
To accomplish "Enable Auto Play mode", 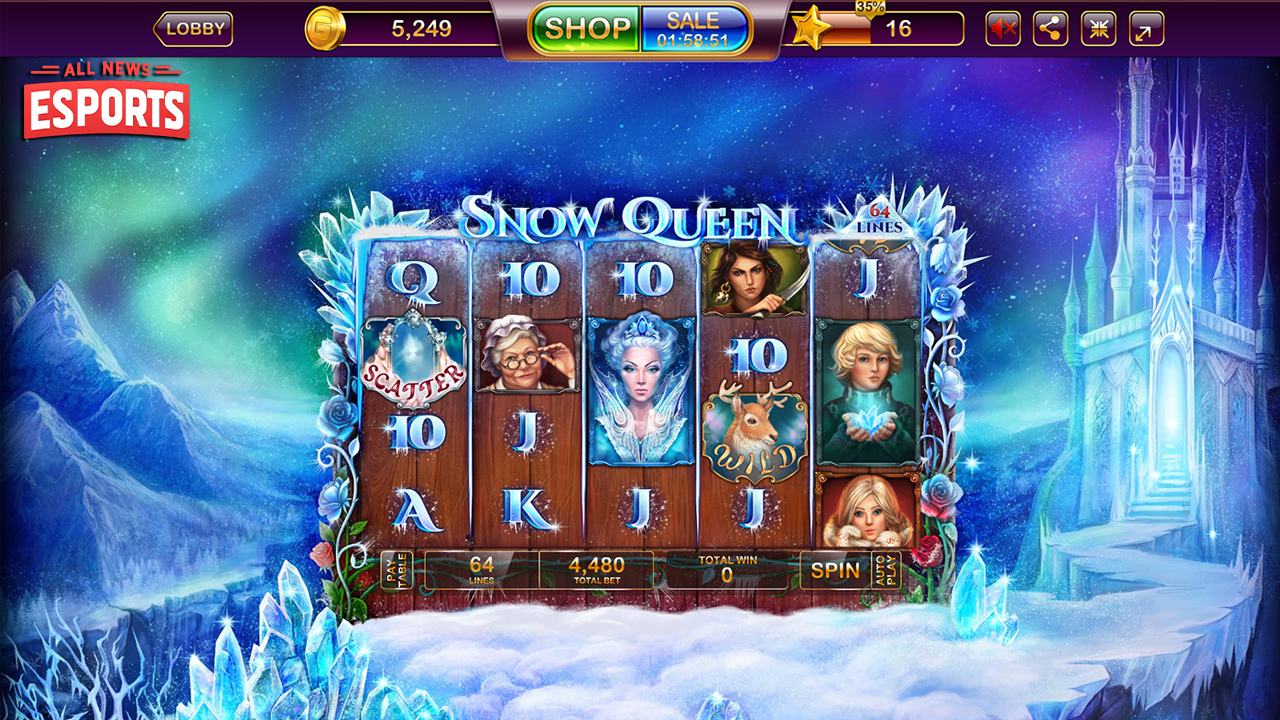I will (885, 570).
